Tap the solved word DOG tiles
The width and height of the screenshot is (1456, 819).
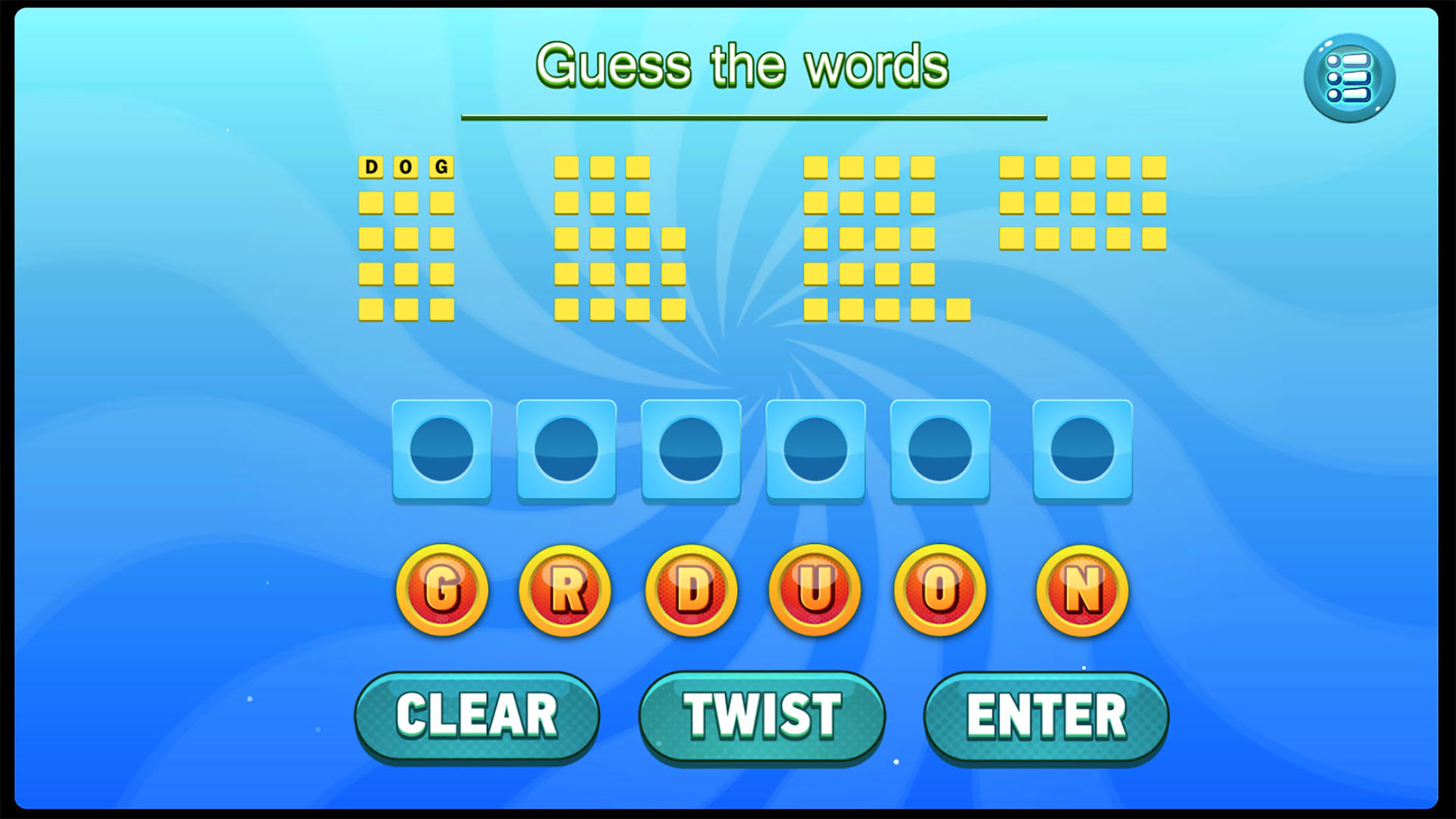coord(406,167)
